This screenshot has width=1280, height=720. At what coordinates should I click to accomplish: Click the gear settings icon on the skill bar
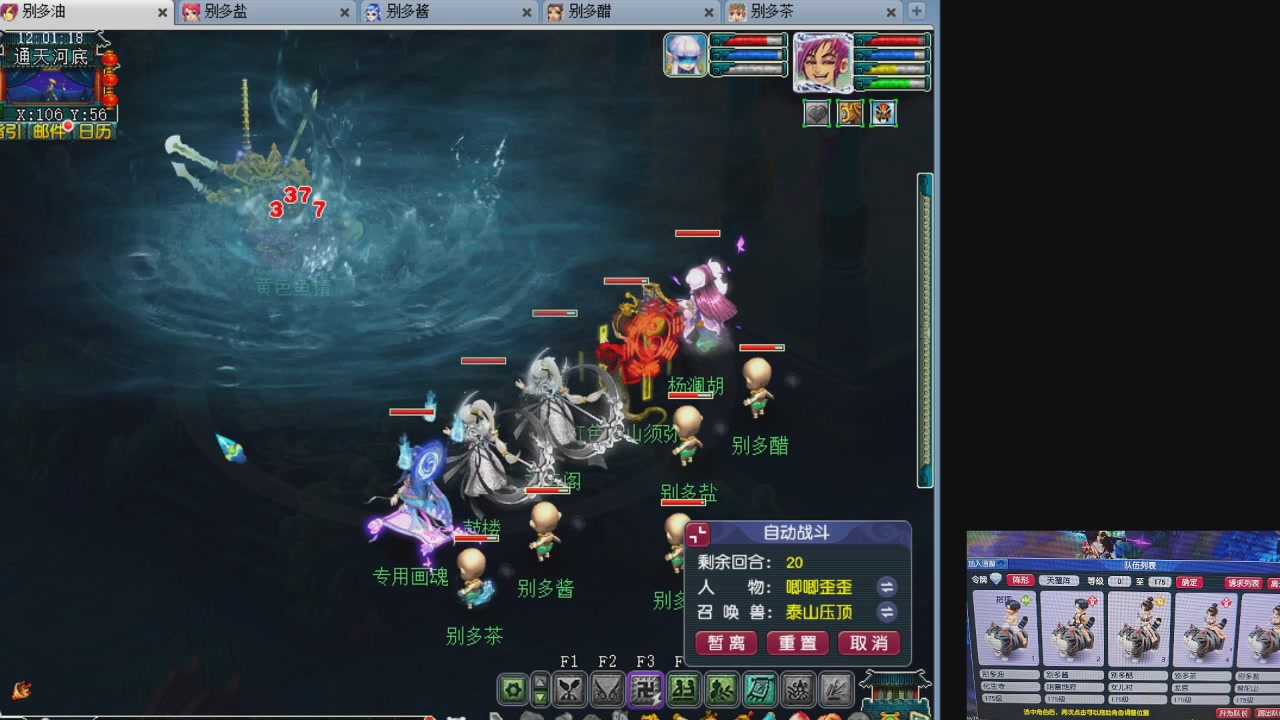(513, 691)
